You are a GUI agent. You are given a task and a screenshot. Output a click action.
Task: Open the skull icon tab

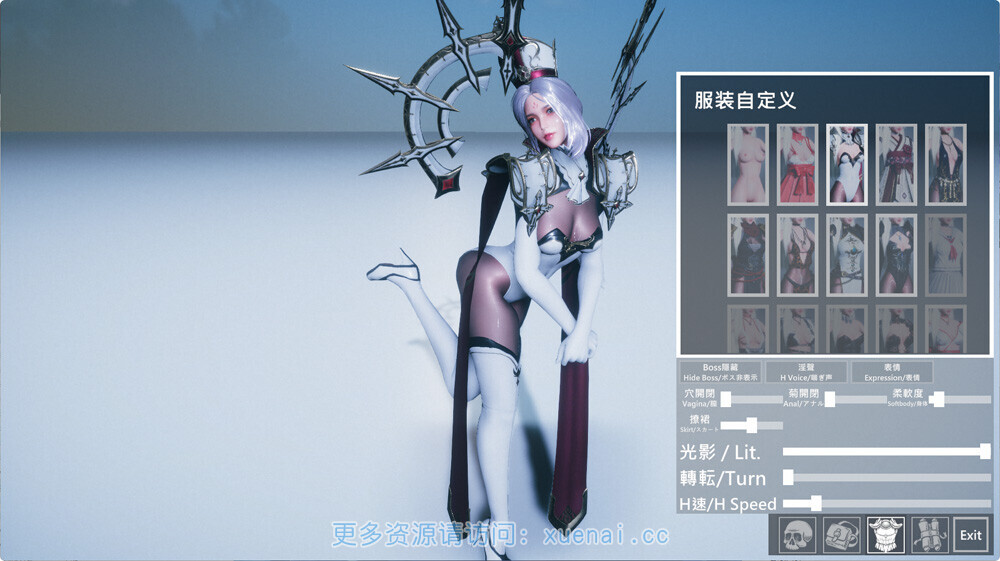point(797,535)
